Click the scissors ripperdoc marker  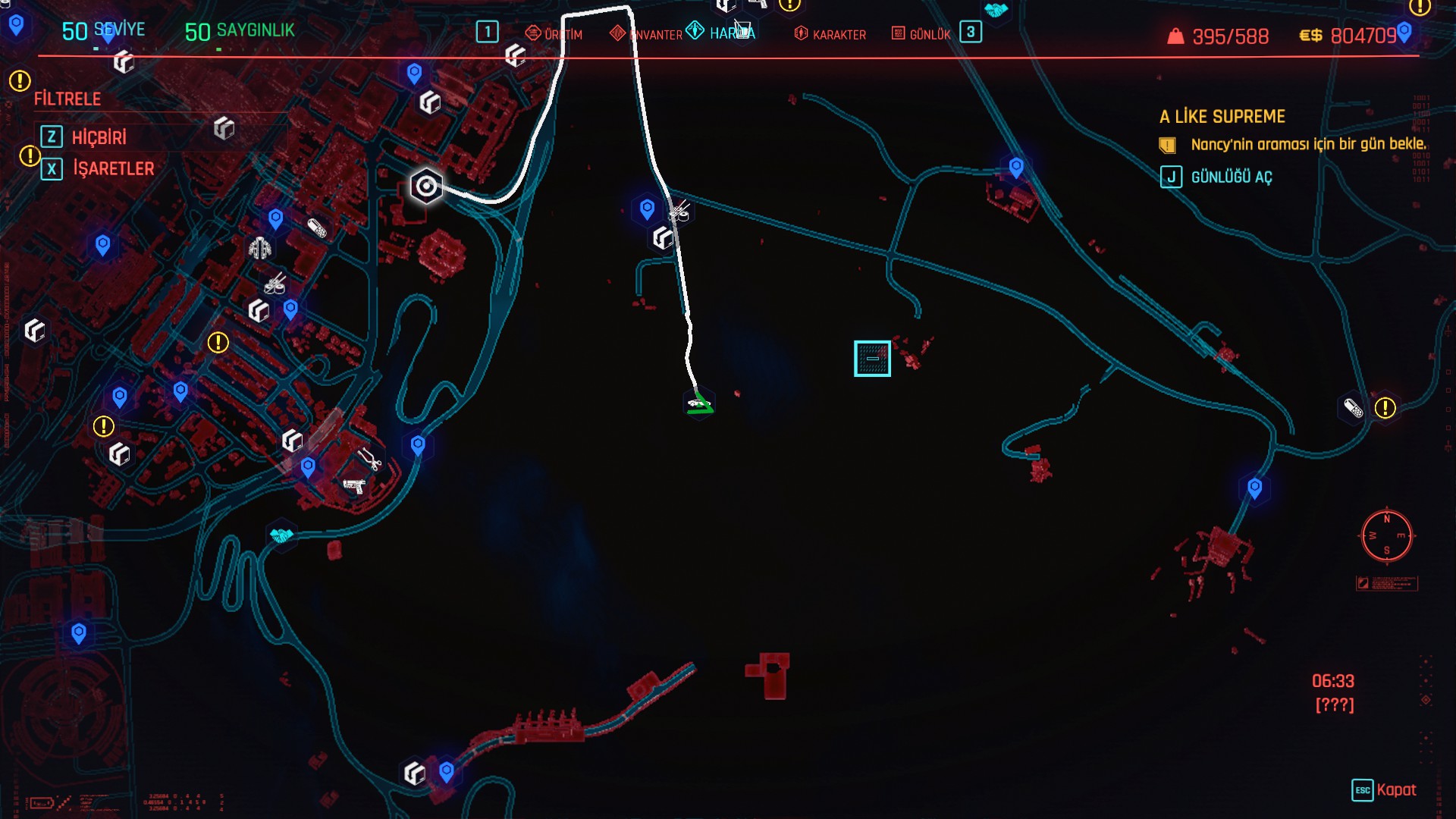tap(370, 459)
